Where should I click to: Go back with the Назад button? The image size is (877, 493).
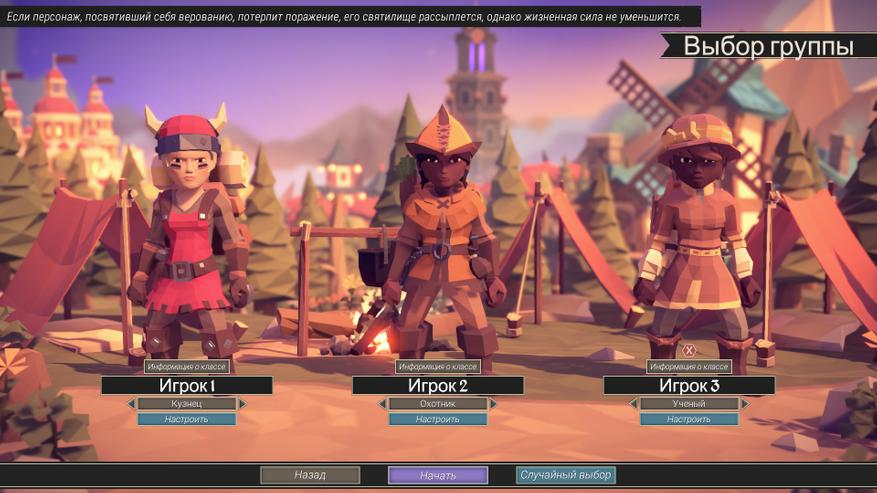[x=310, y=475]
